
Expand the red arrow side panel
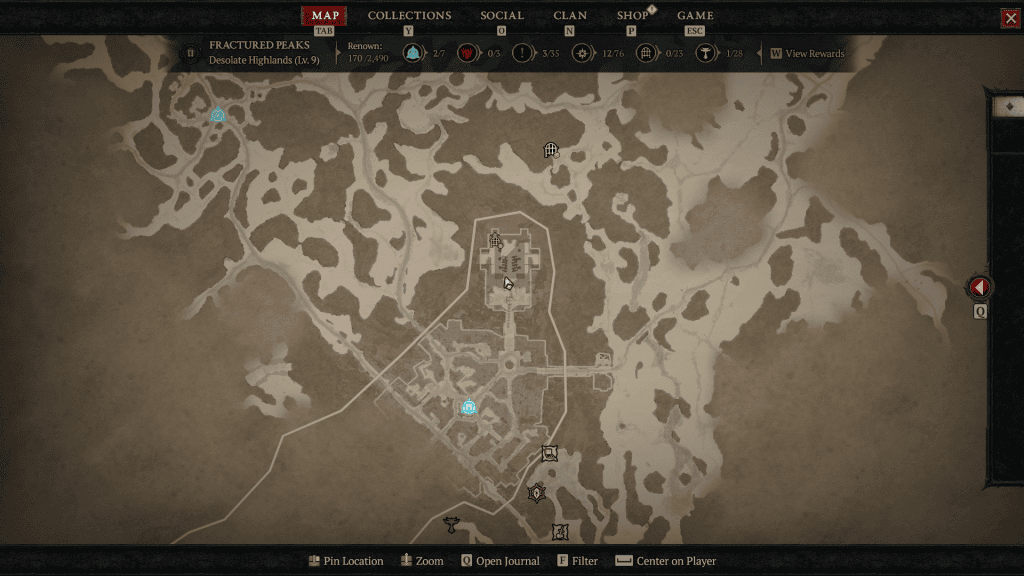[x=980, y=288]
